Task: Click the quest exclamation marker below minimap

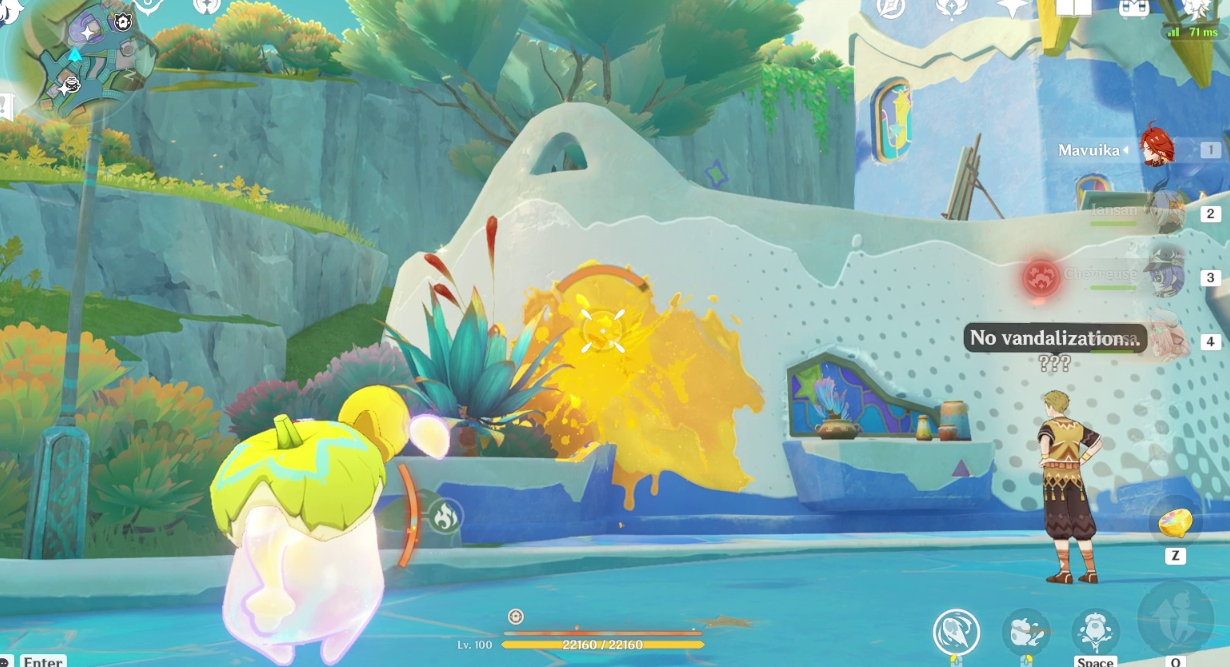Action: [6, 107]
